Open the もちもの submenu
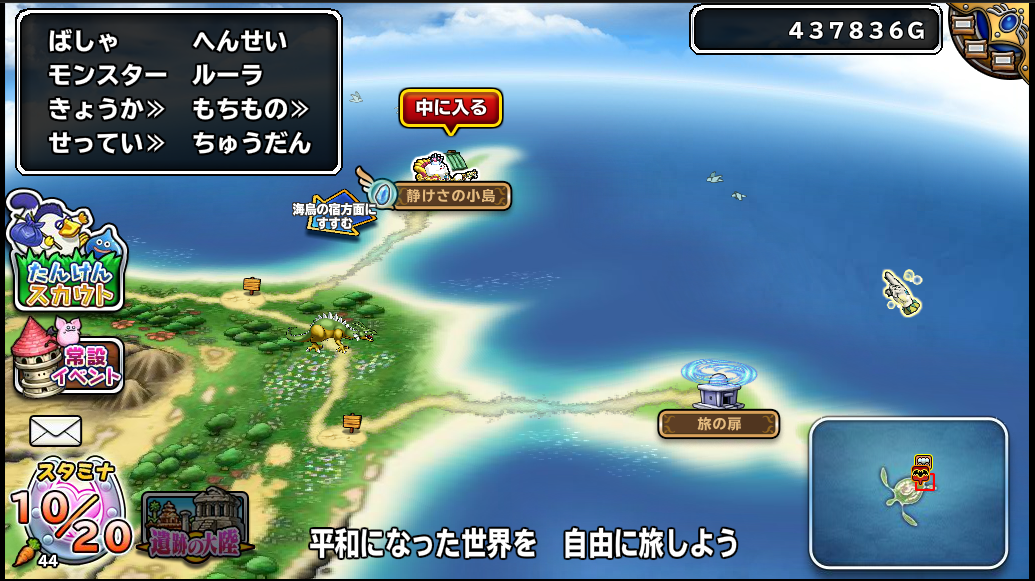The height and width of the screenshot is (581, 1035). pyautogui.click(x=250, y=109)
